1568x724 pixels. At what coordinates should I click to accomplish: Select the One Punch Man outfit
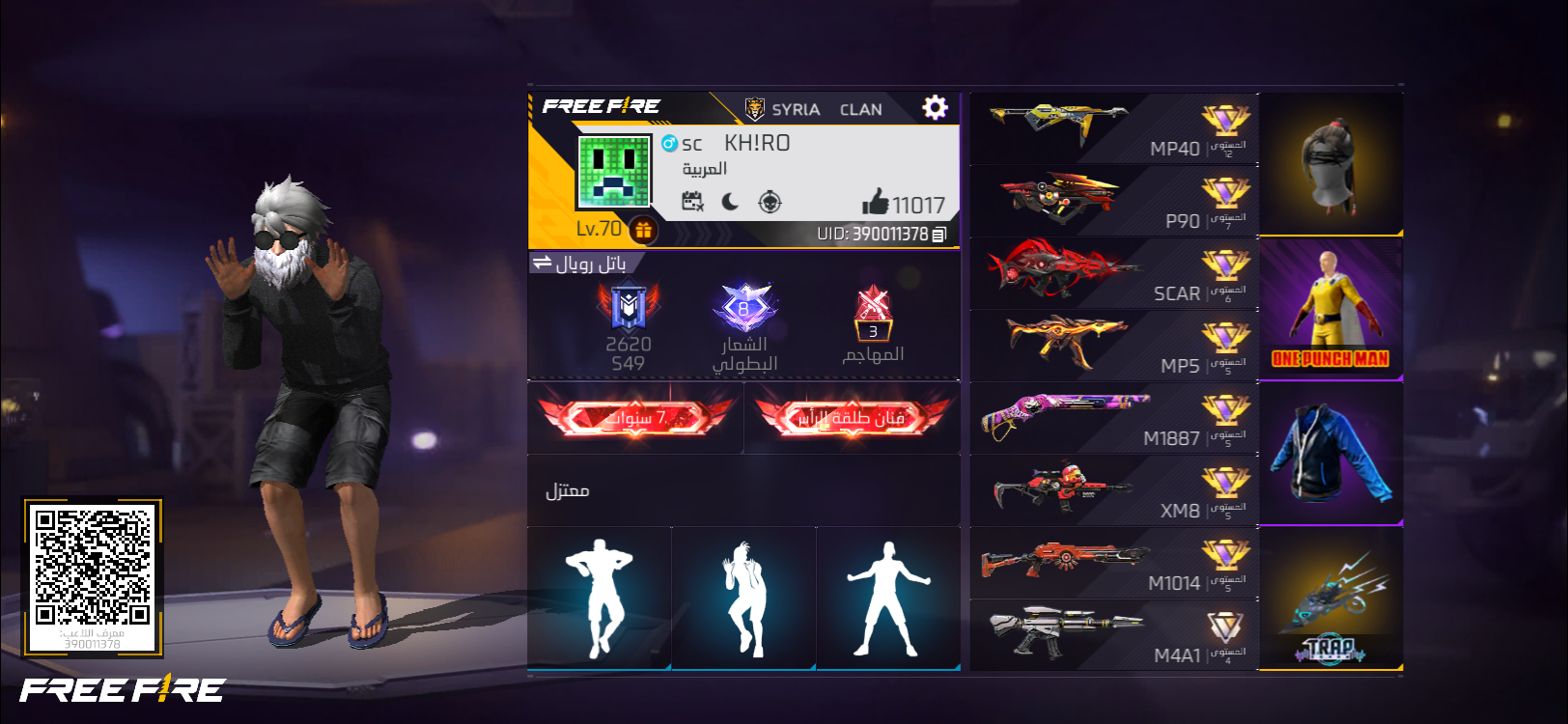coord(1330,309)
